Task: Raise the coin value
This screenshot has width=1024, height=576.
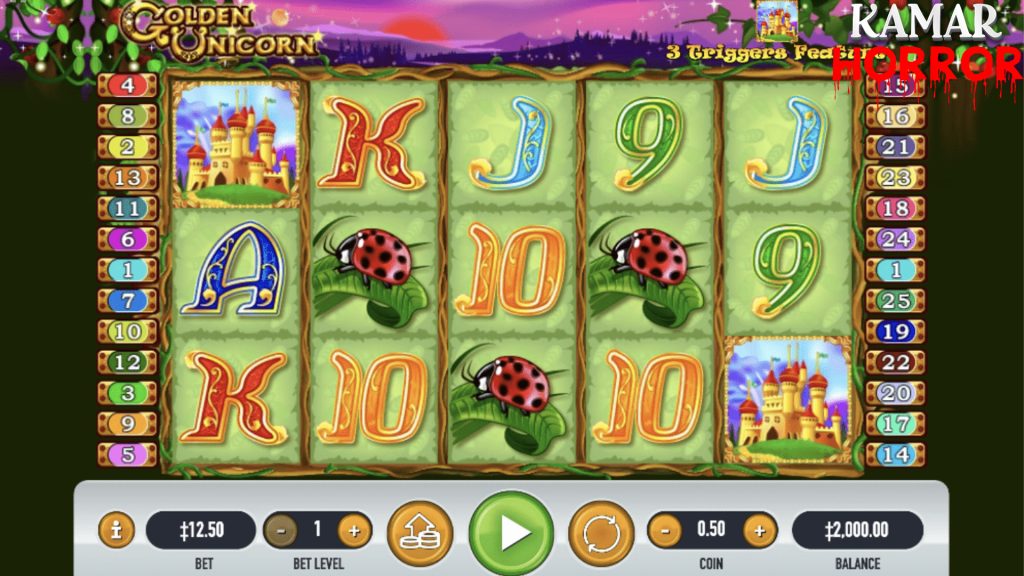Action: click(759, 530)
